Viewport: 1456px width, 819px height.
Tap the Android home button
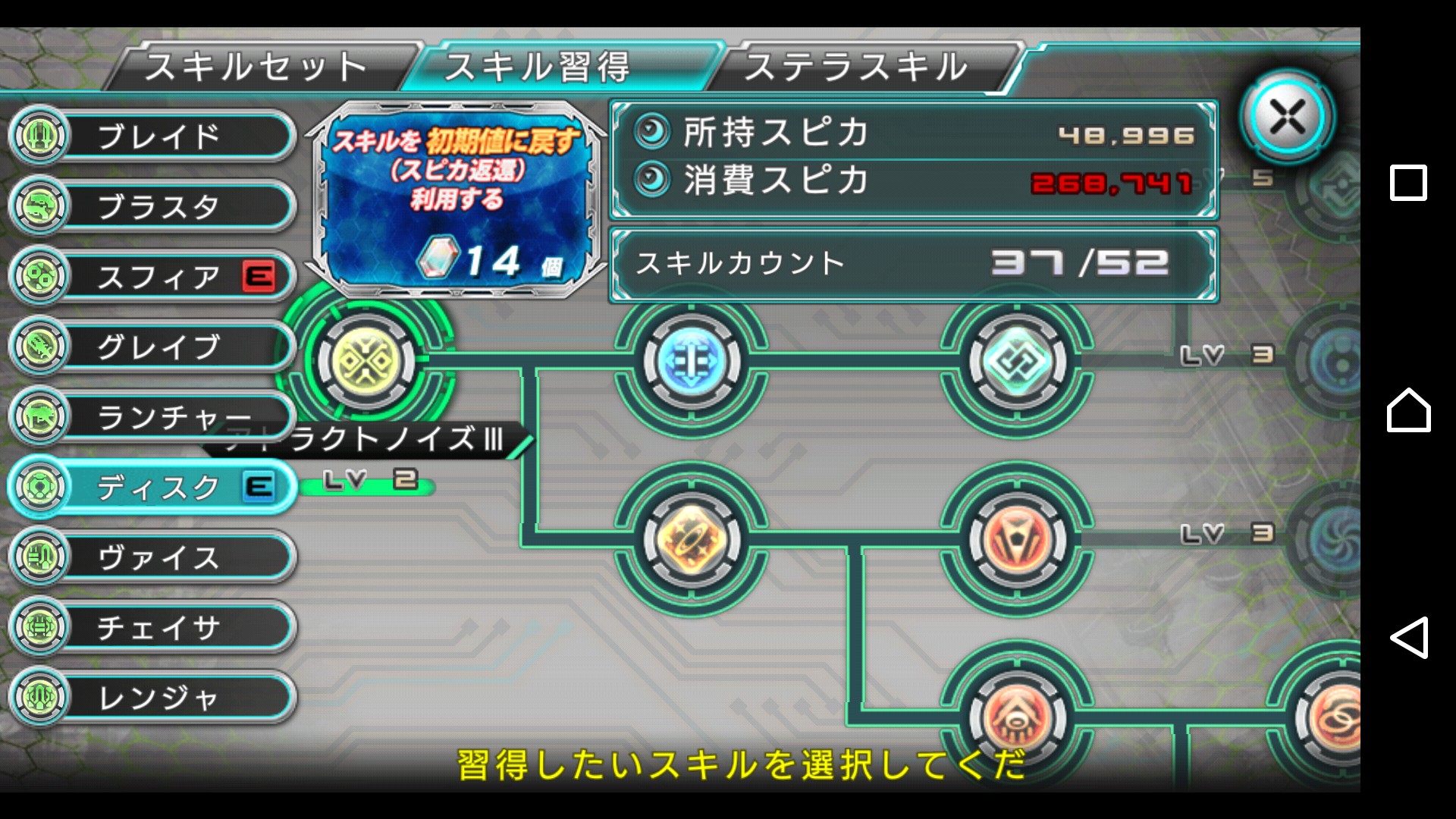point(1408,410)
